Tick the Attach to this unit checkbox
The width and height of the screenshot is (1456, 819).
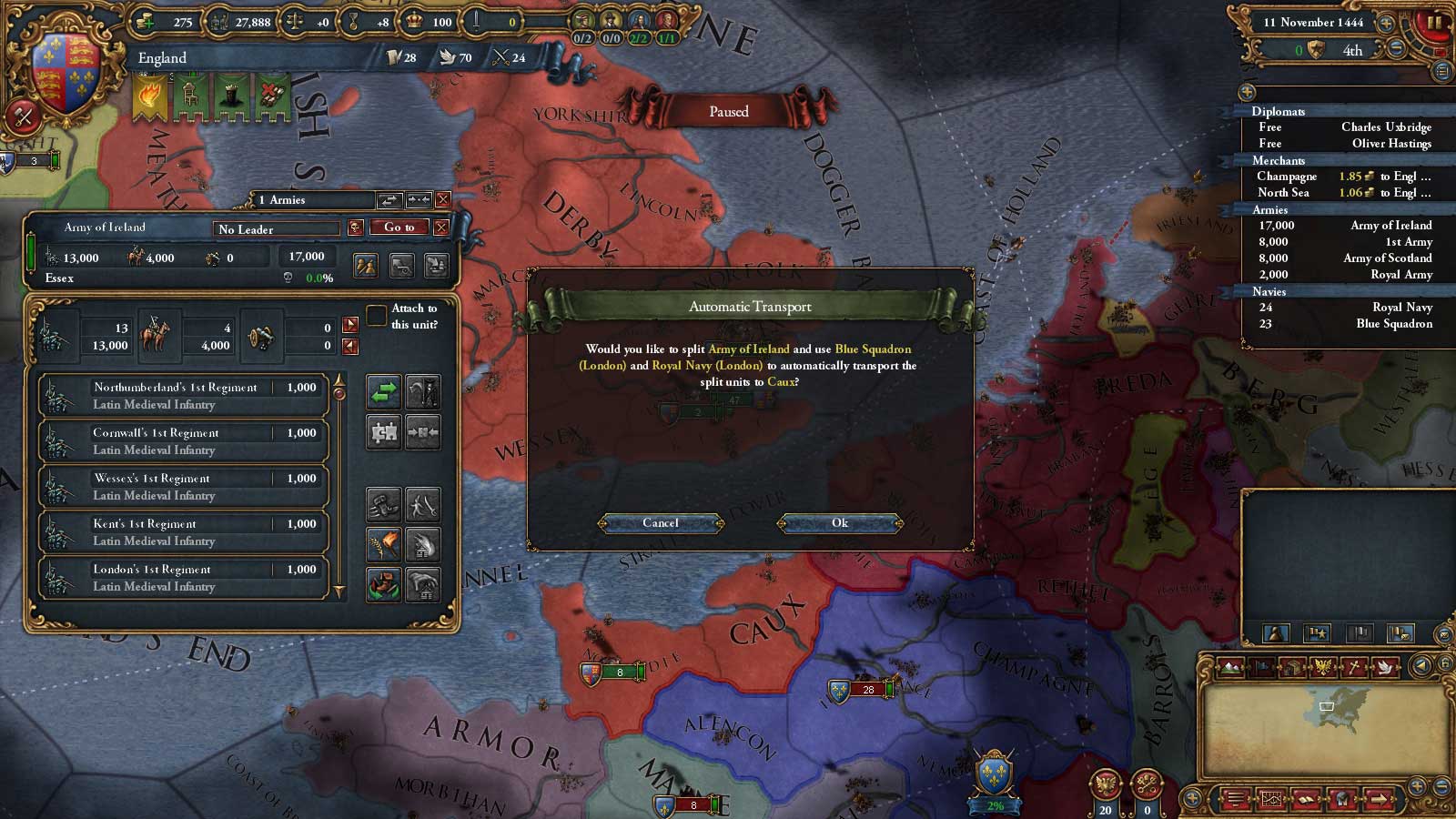[x=376, y=316]
